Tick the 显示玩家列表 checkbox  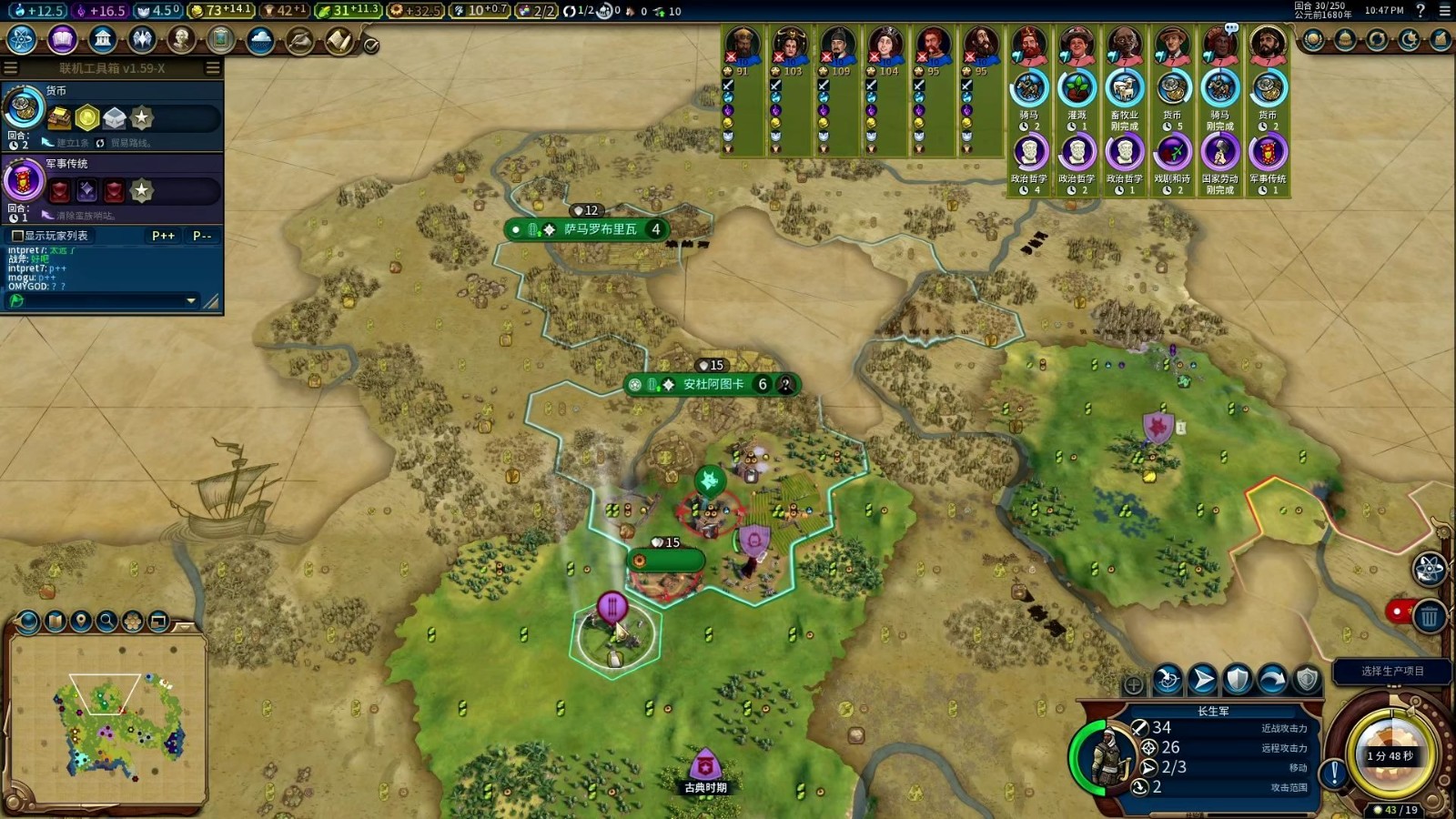16,236
